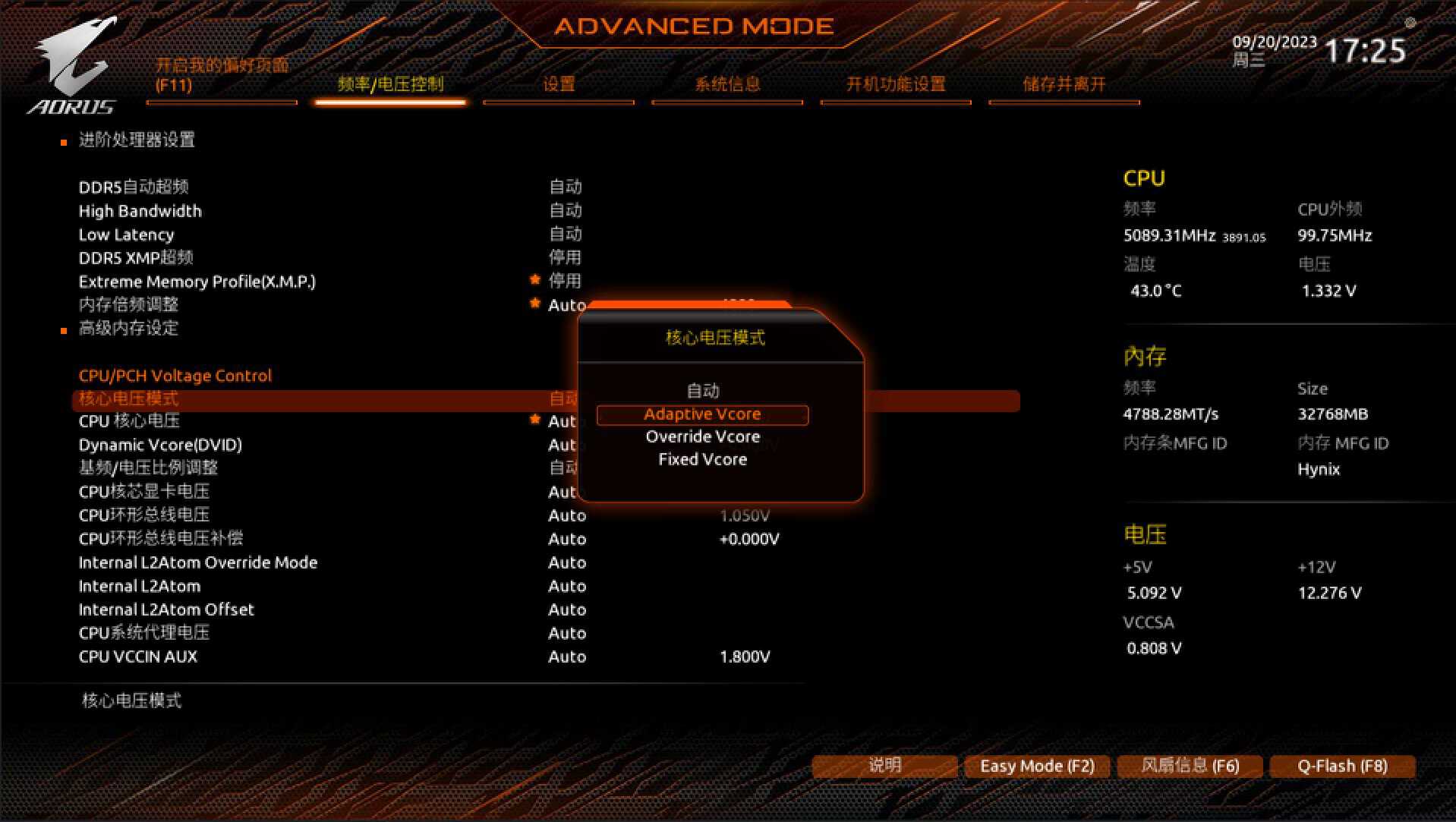Select the DDR5 XMP超频 row

tap(136, 258)
